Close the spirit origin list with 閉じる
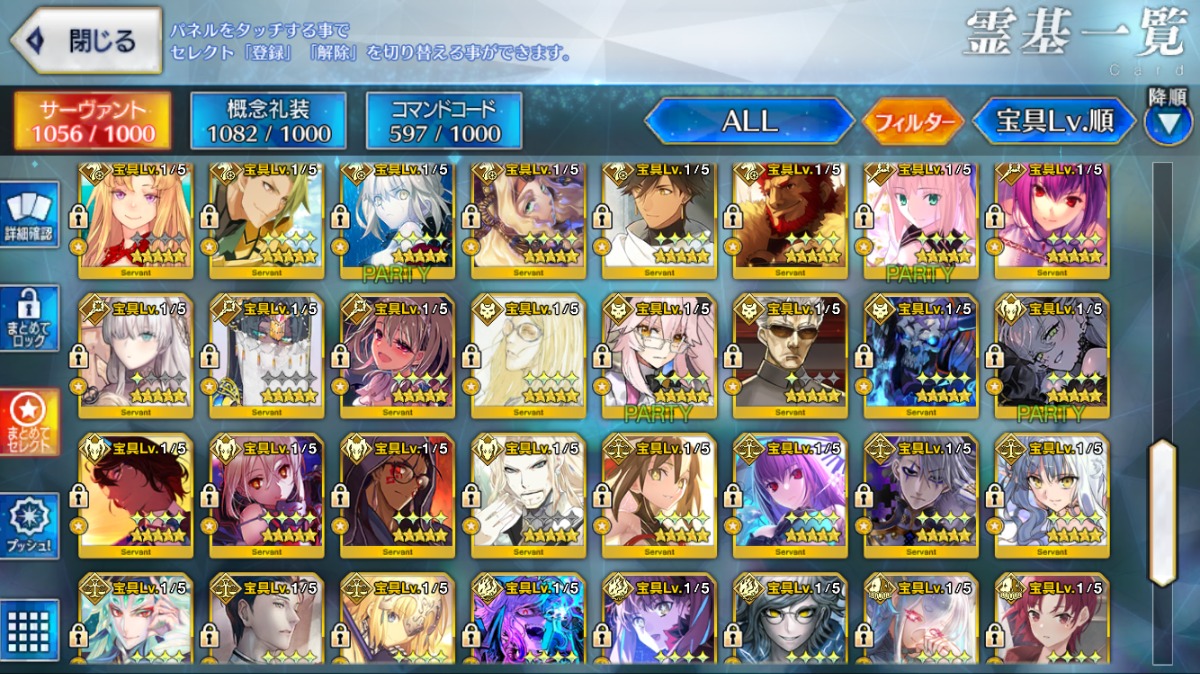The height and width of the screenshot is (674, 1200). (x=86, y=41)
